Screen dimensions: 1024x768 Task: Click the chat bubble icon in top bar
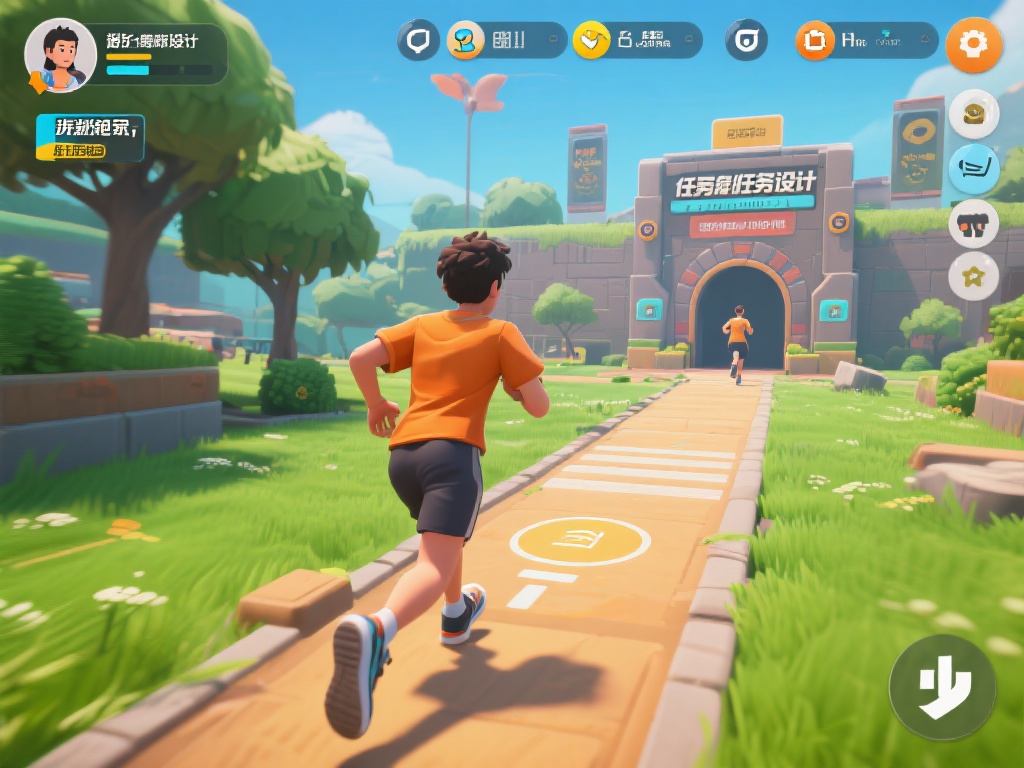pyautogui.click(x=418, y=40)
